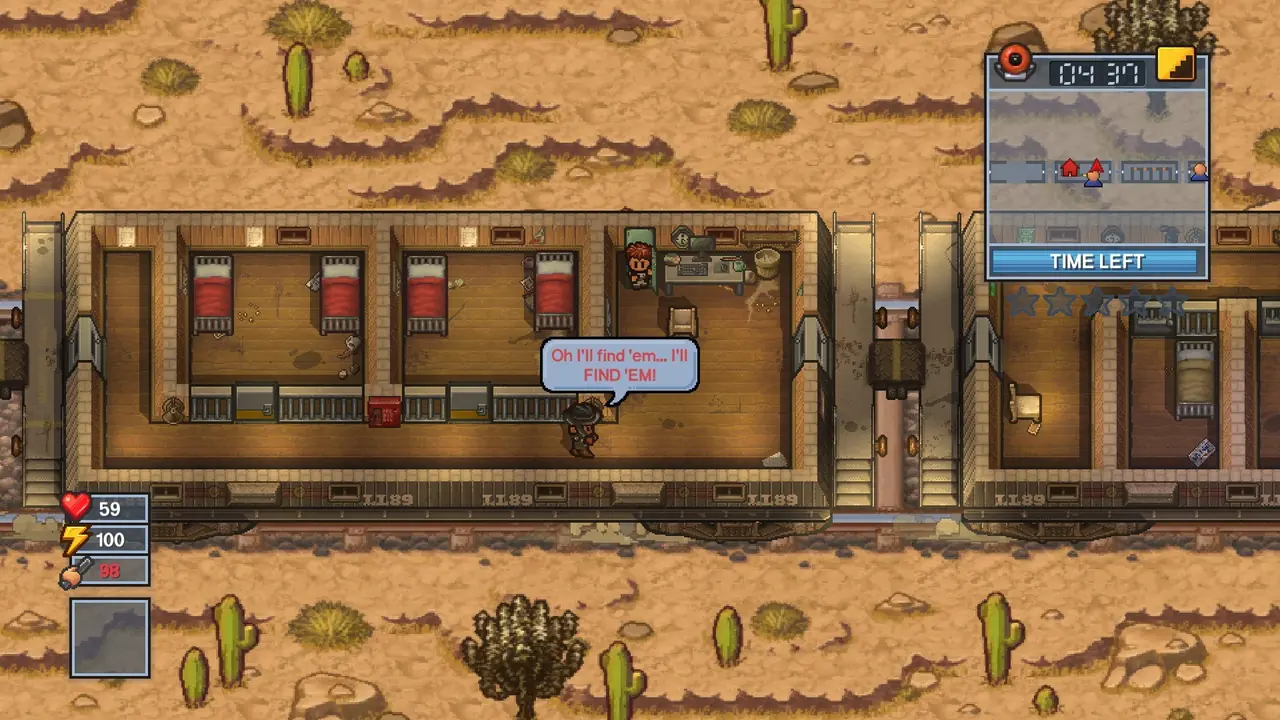This screenshot has height=720, width=1280.
Task: Click the red house marker on the minimap
Action: (1071, 170)
